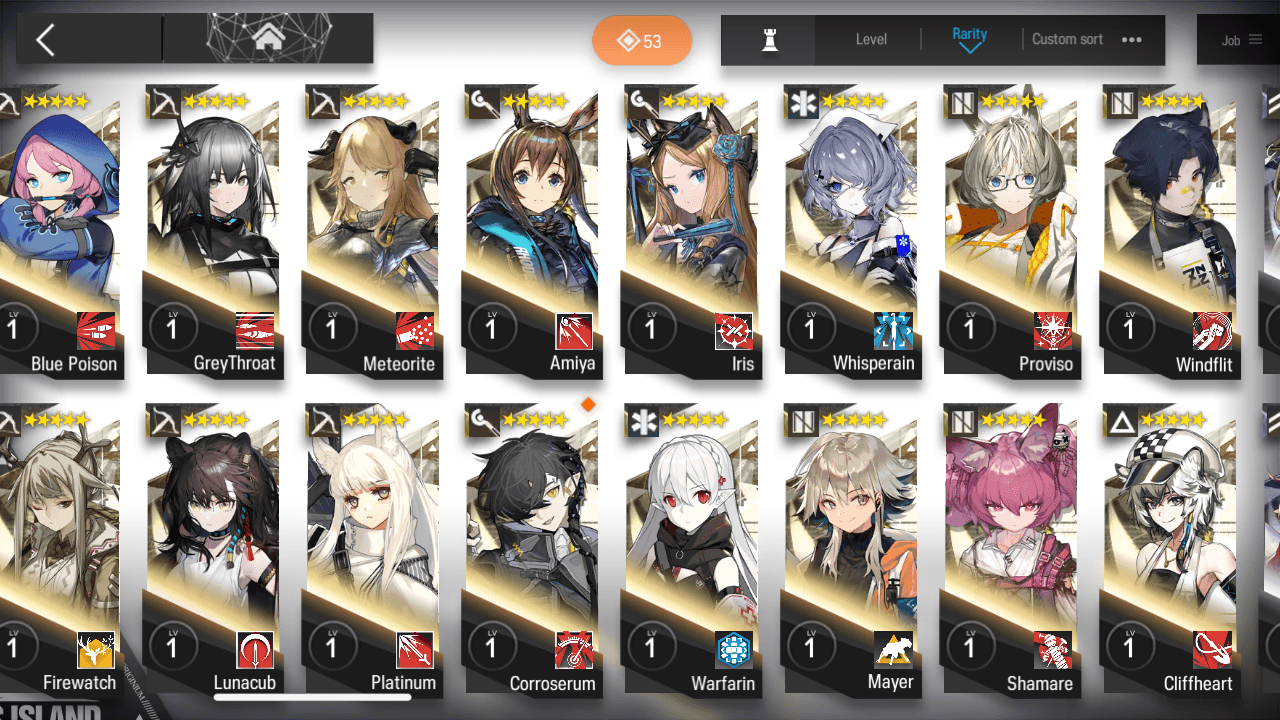This screenshot has height=720, width=1280.
Task: Select the Lunacub operator card
Action: point(214,550)
